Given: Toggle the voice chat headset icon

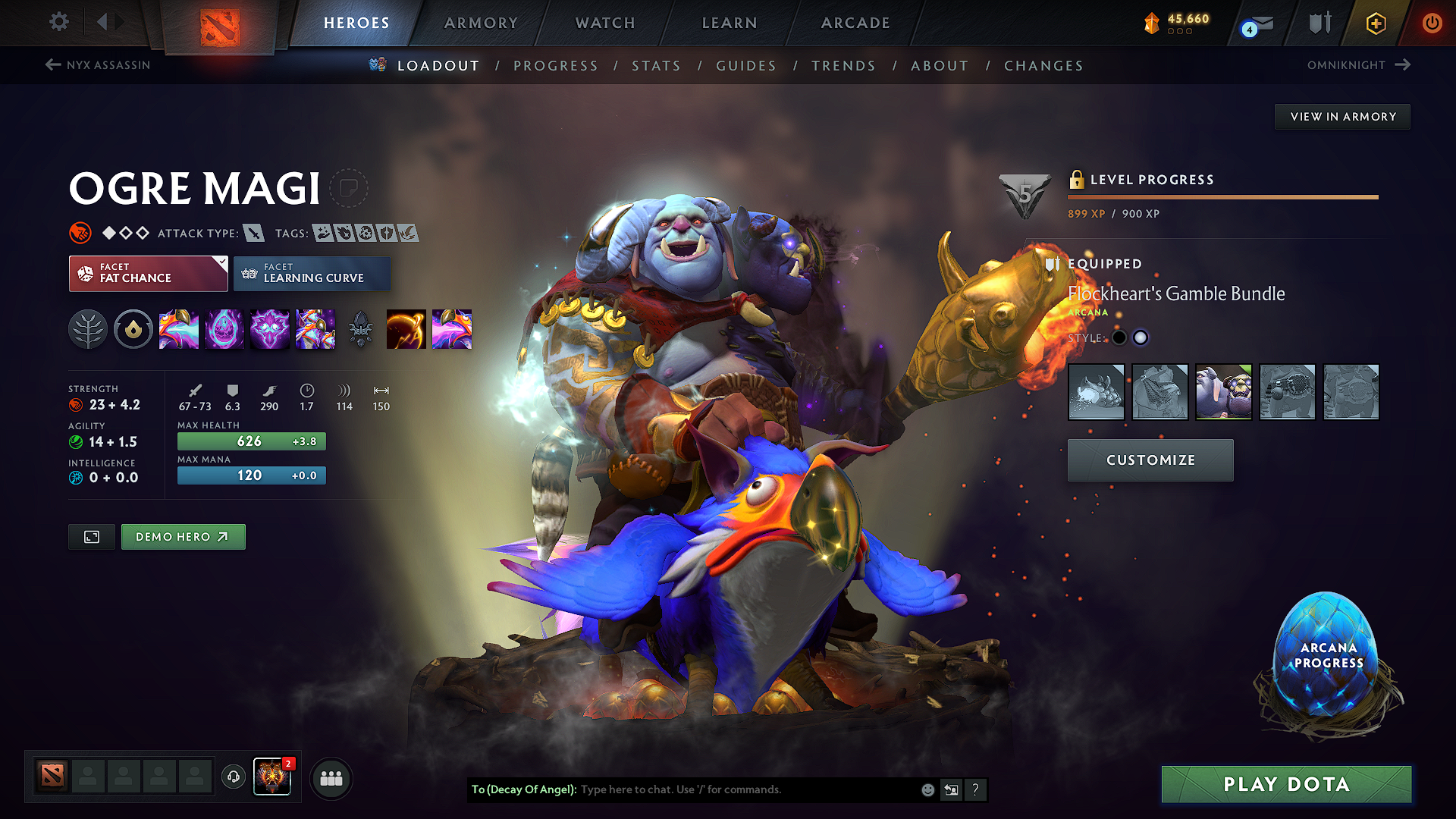Looking at the screenshot, I should coord(233,777).
